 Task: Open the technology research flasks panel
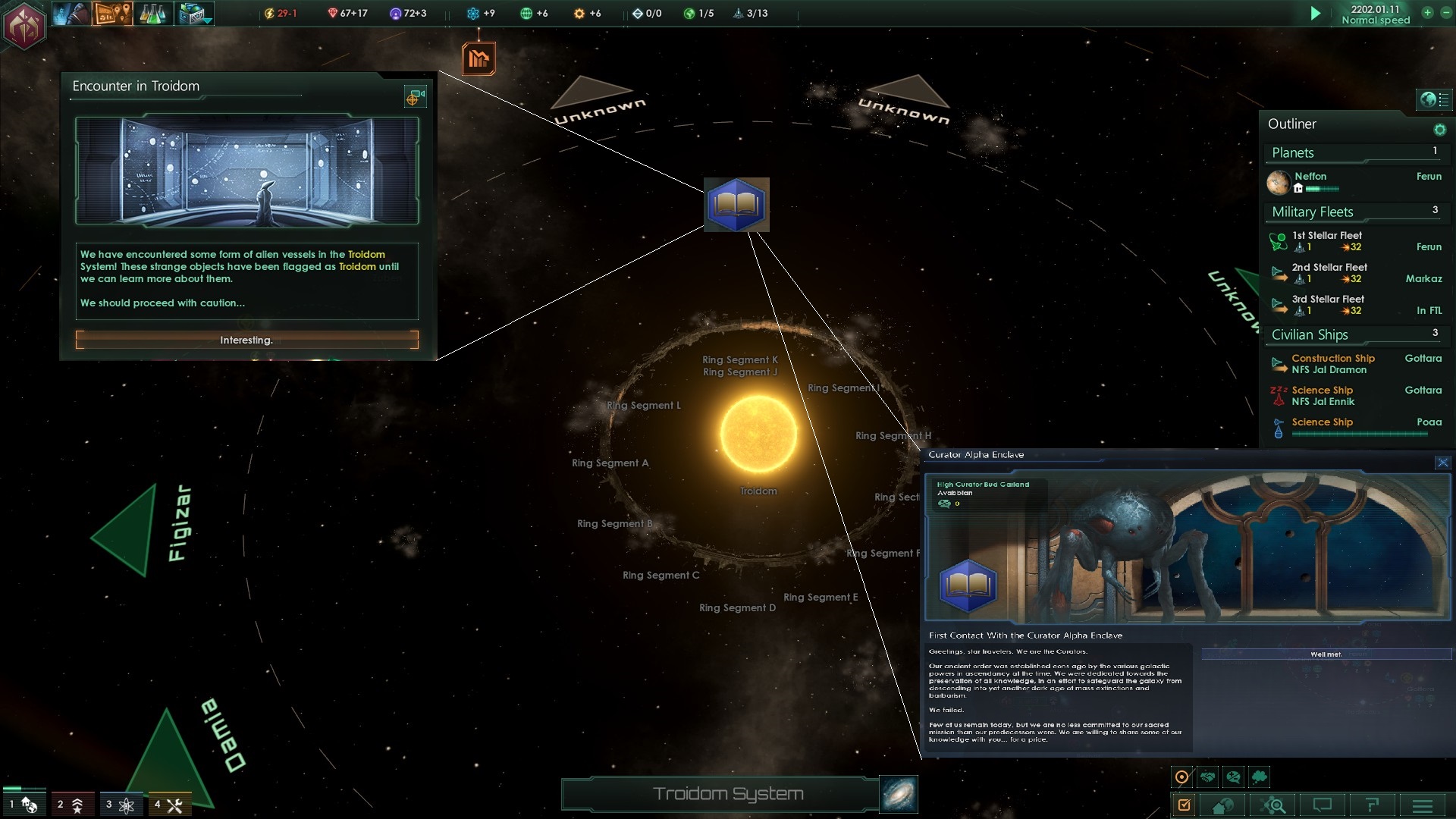click(x=152, y=14)
